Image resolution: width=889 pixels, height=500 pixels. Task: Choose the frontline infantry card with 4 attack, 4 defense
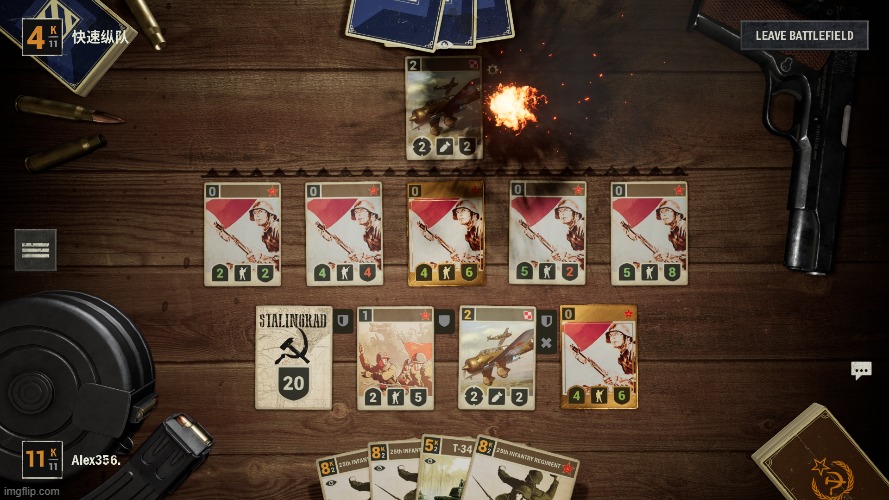point(343,234)
